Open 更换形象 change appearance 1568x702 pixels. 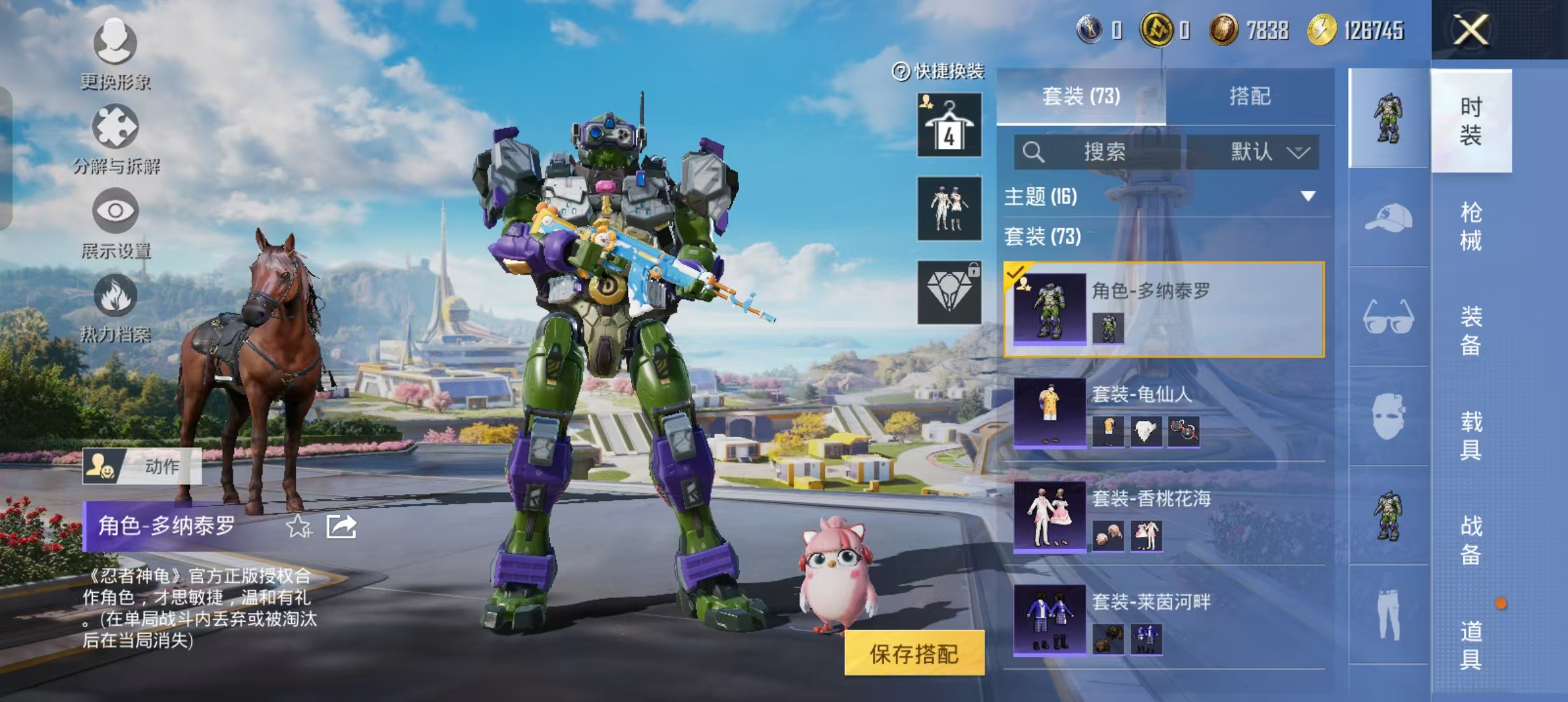115,53
